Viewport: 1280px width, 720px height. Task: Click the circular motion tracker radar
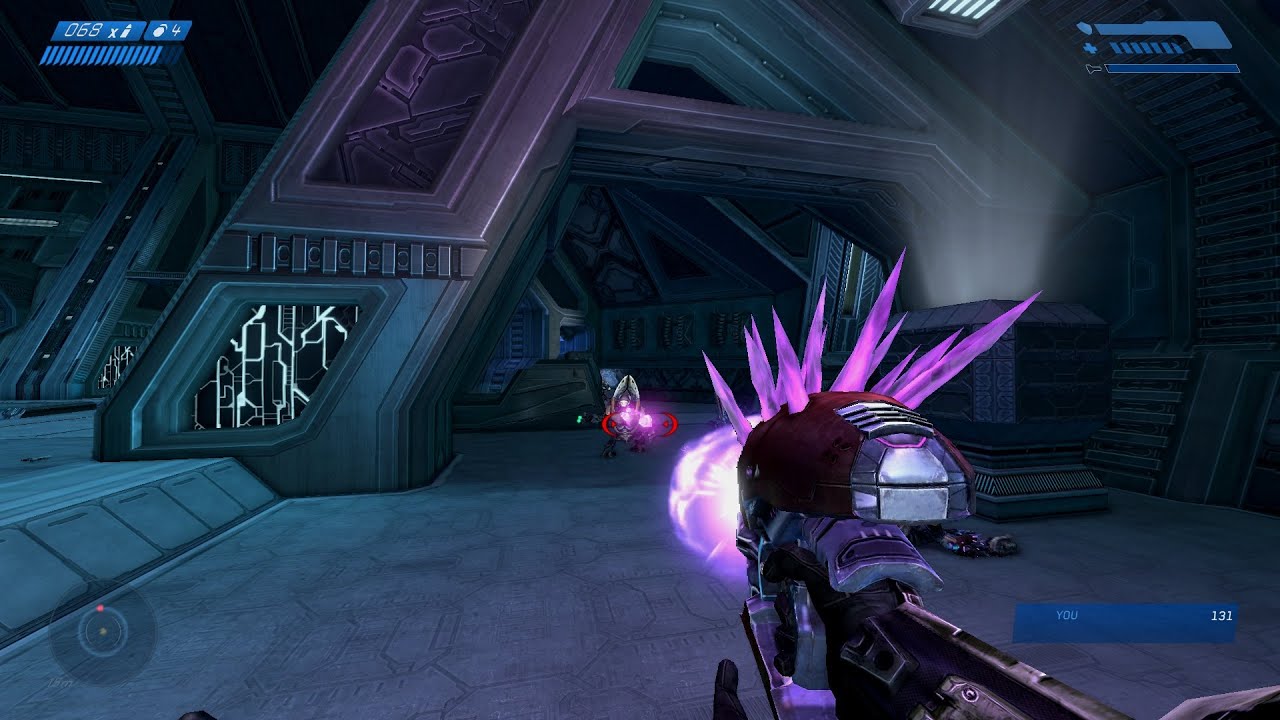(x=102, y=632)
